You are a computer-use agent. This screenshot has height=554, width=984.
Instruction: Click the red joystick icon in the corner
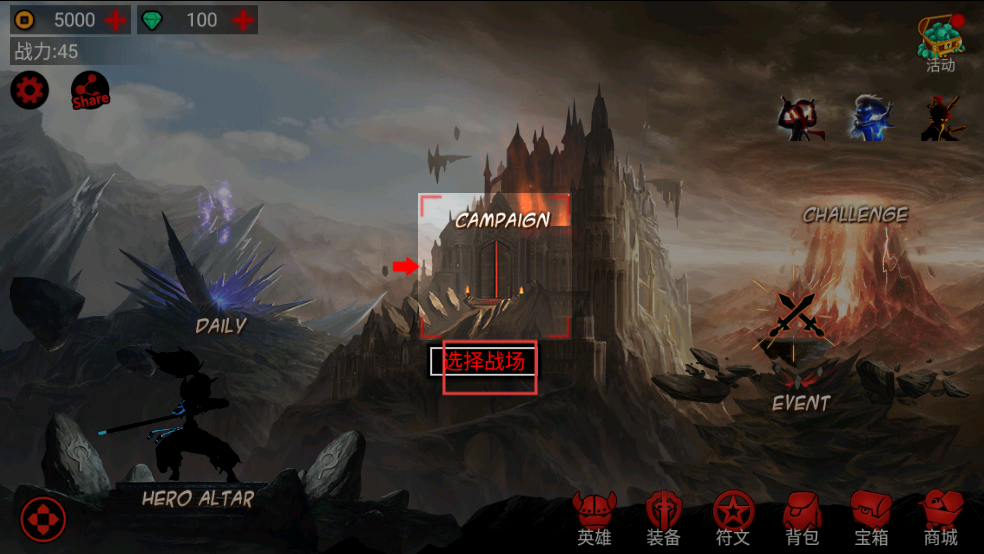43,519
